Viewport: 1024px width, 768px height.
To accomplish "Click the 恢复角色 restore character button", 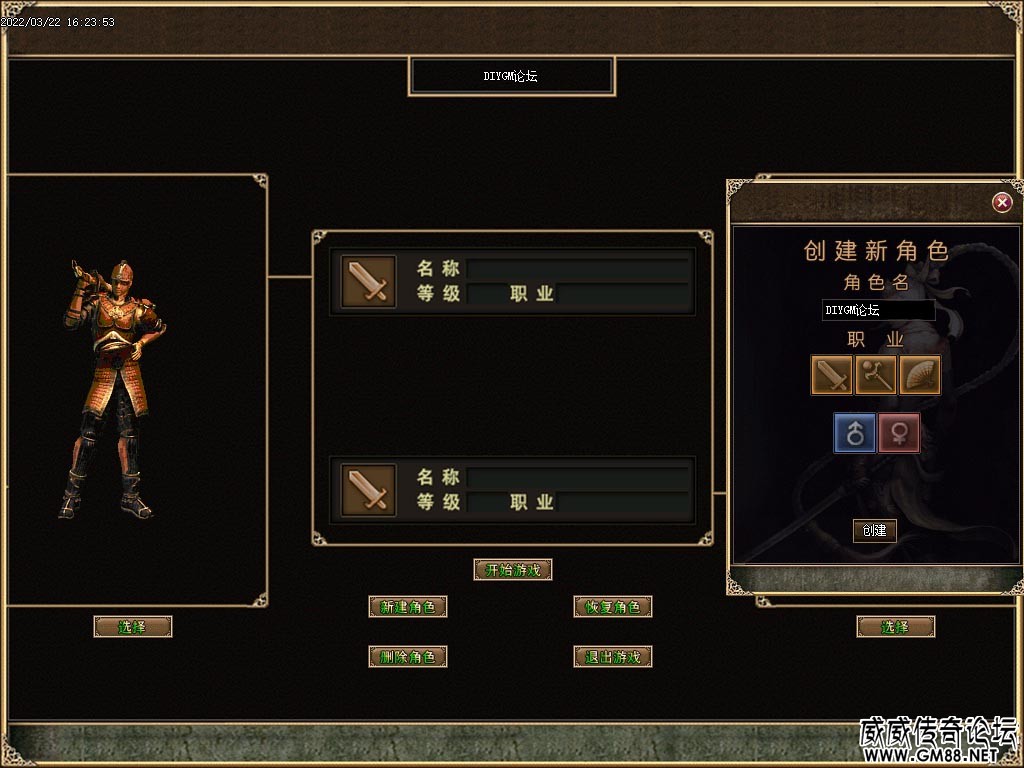I will (613, 607).
